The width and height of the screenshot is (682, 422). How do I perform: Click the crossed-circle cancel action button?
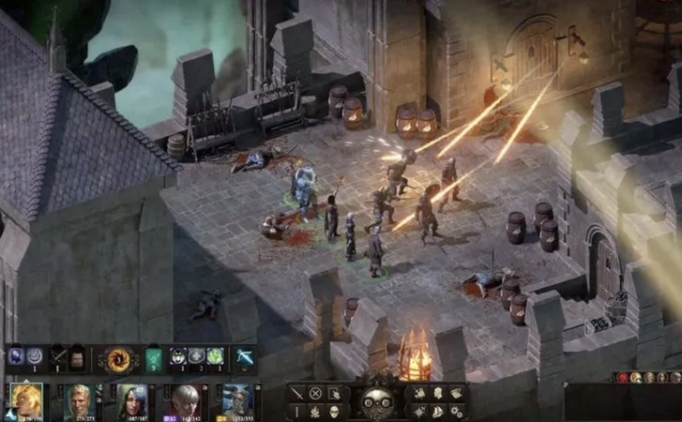tap(316, 393)
